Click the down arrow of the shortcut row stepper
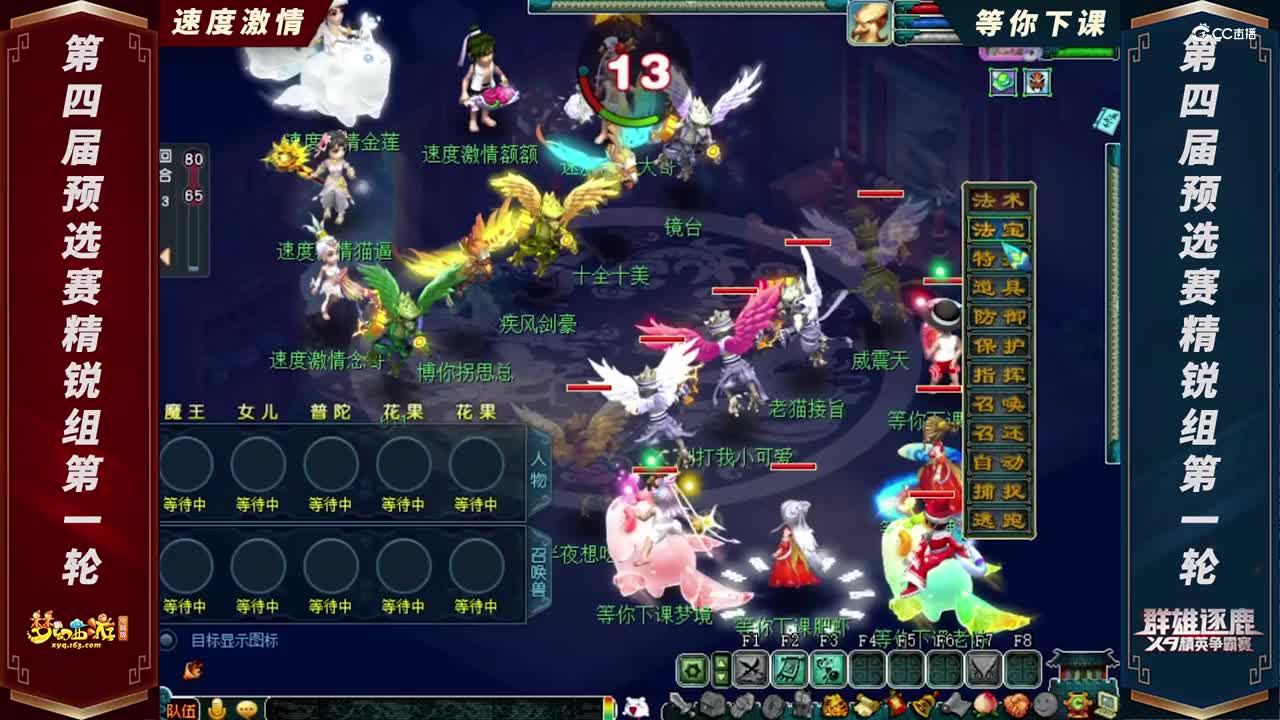Screen dimensions: 1280x720 (720, 677)
